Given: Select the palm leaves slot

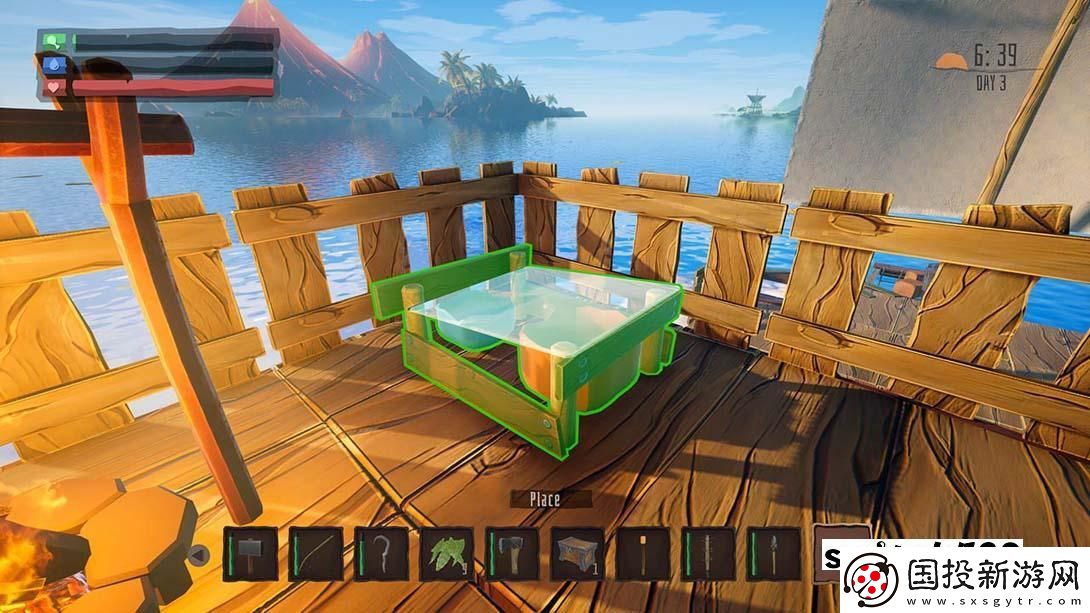Looking at the screenshot, I should pos(447,553).
